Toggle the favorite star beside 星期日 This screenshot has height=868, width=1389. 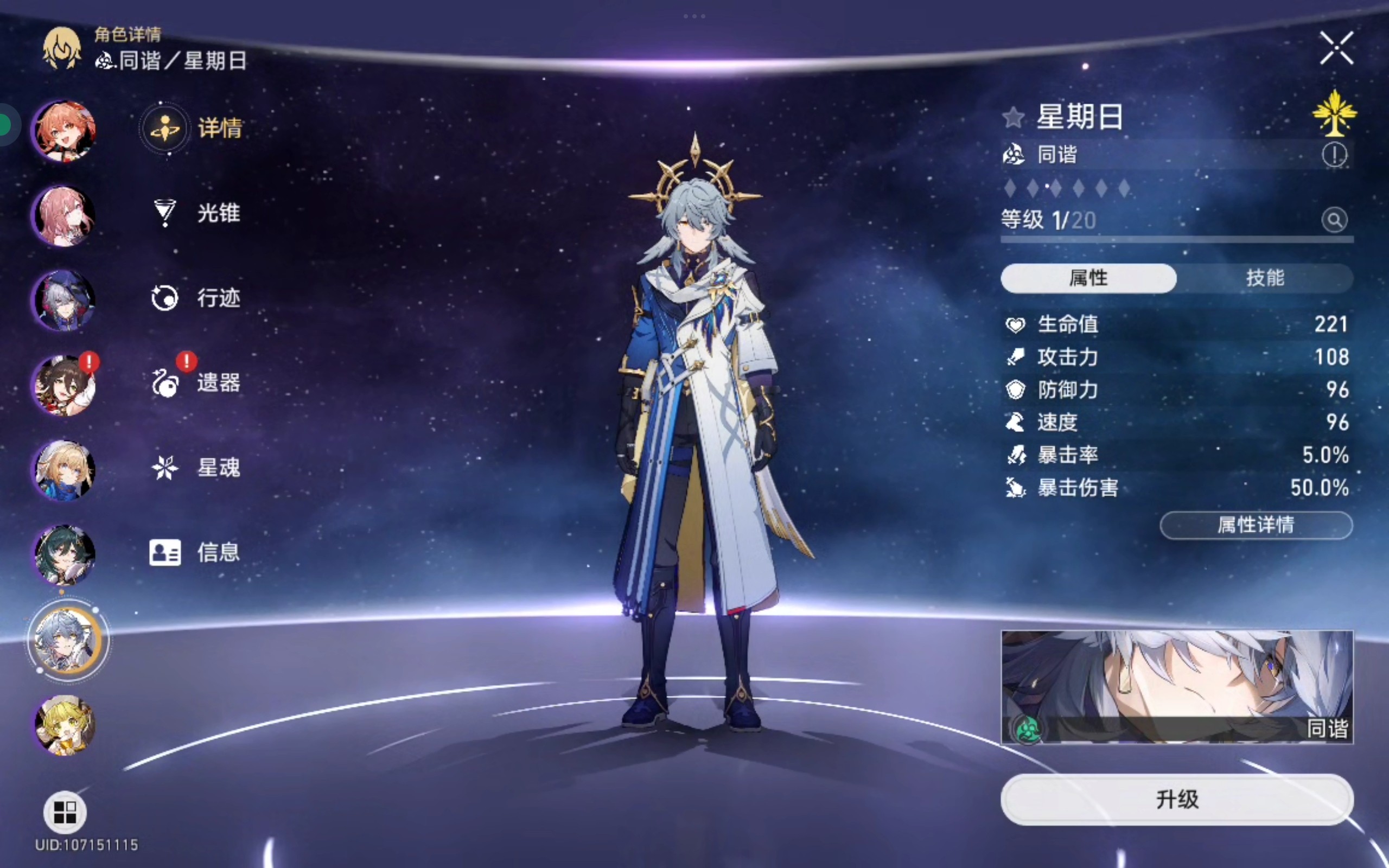click(1014, 118)
